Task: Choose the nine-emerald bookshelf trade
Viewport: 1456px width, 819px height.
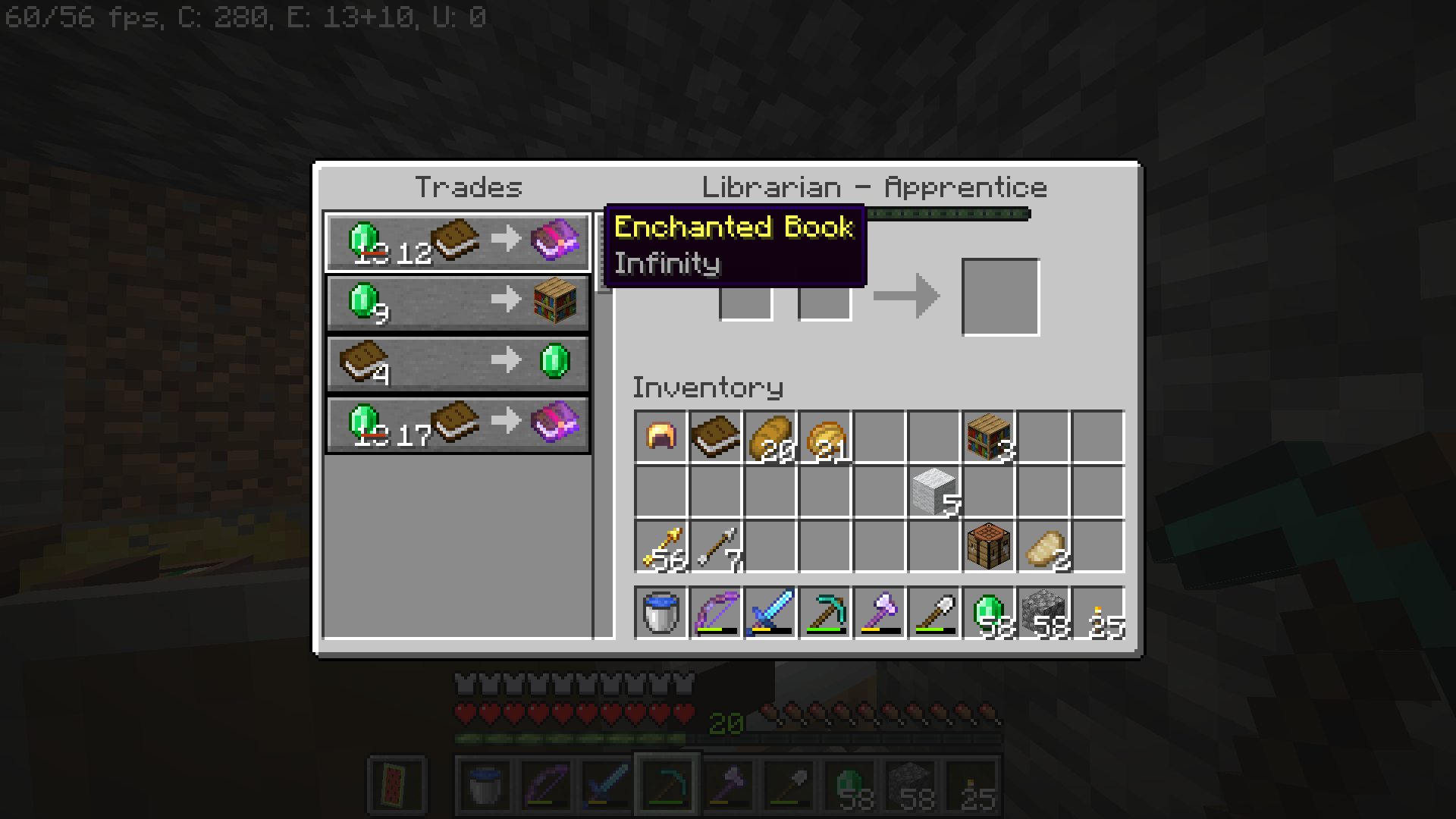Action: [458, 303]
